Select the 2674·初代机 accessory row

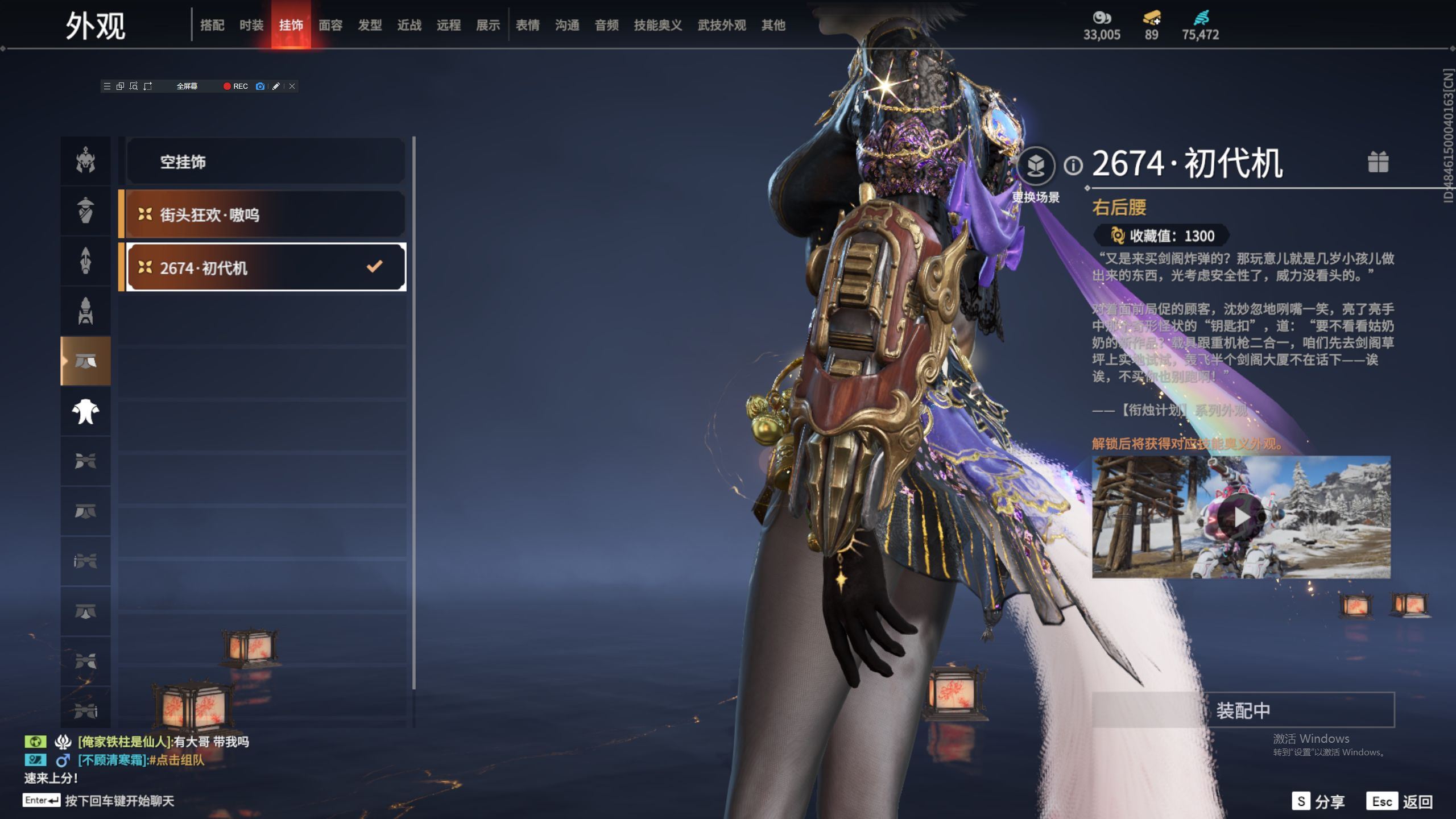pos(266,267)
